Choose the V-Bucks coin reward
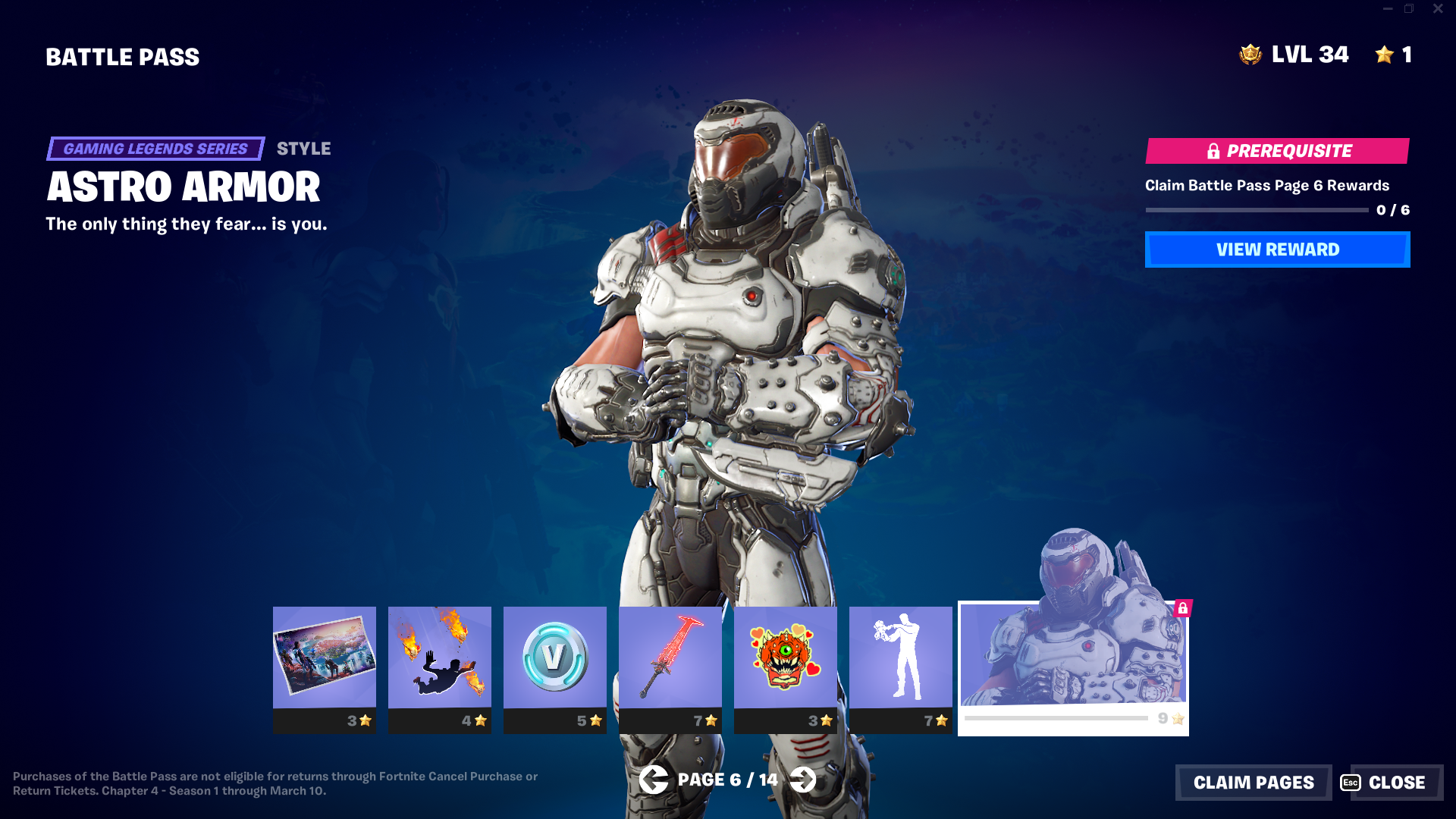The height and width of the screenshot is (819, 1456). click(555, 658)
